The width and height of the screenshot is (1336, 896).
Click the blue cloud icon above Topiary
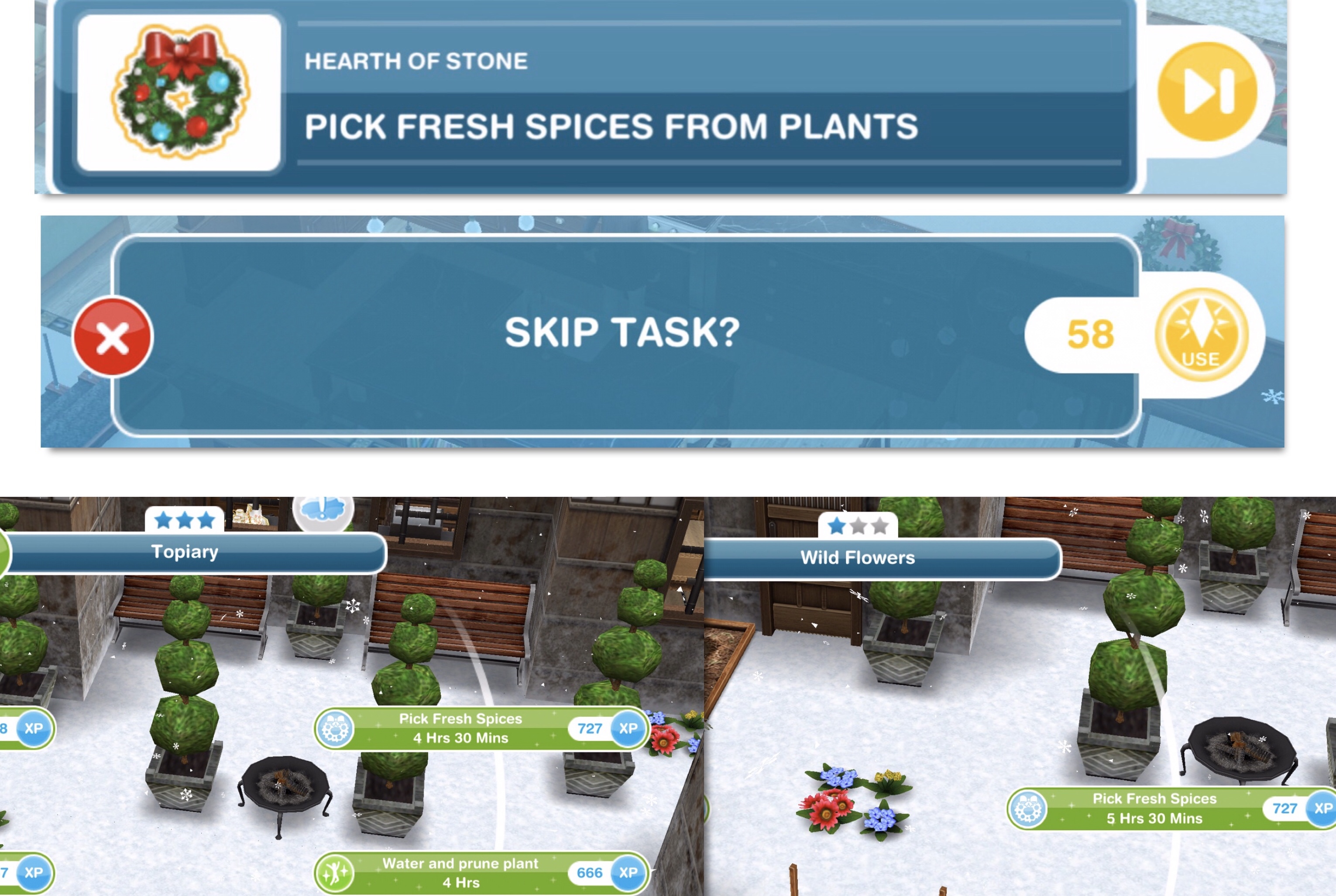323,508
